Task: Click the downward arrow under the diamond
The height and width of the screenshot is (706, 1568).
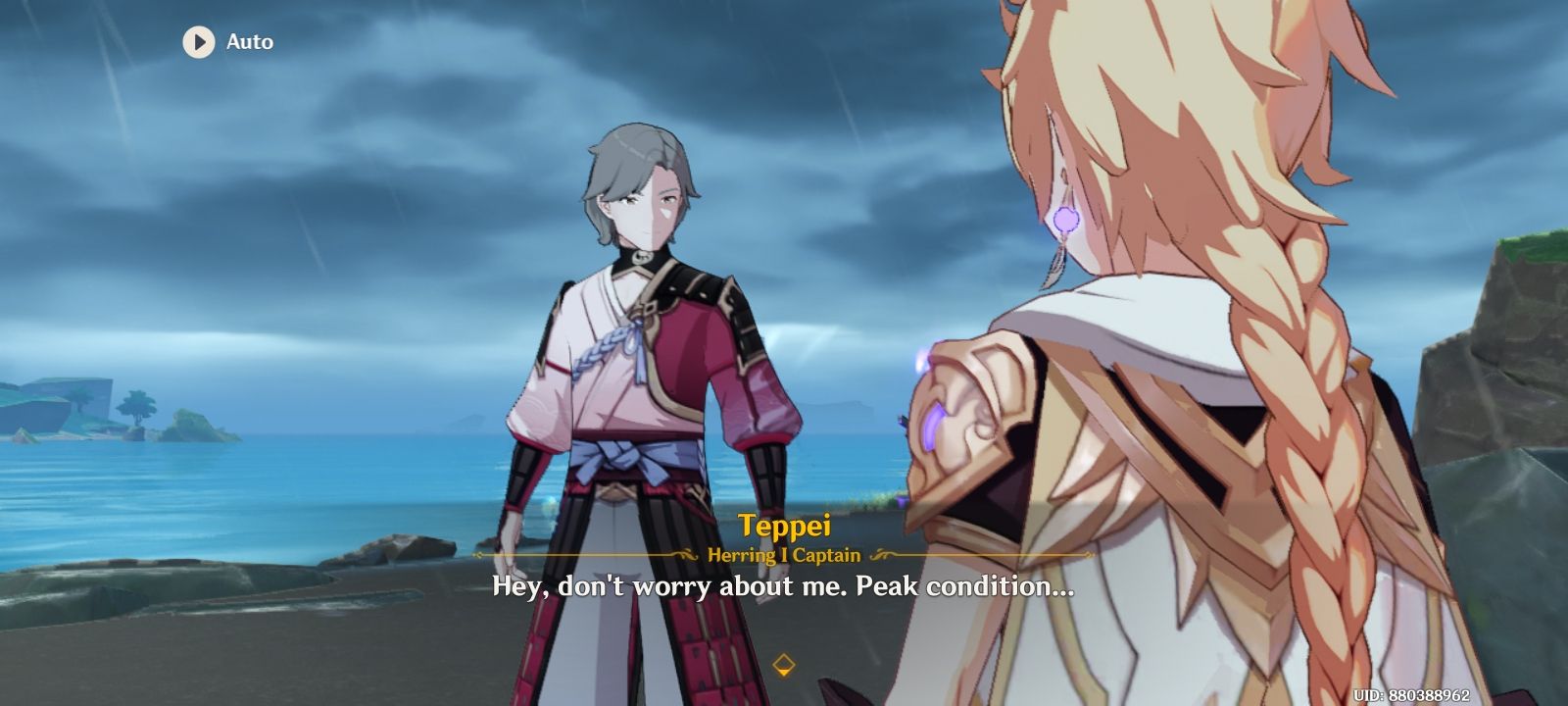Action: click(783, 672)
